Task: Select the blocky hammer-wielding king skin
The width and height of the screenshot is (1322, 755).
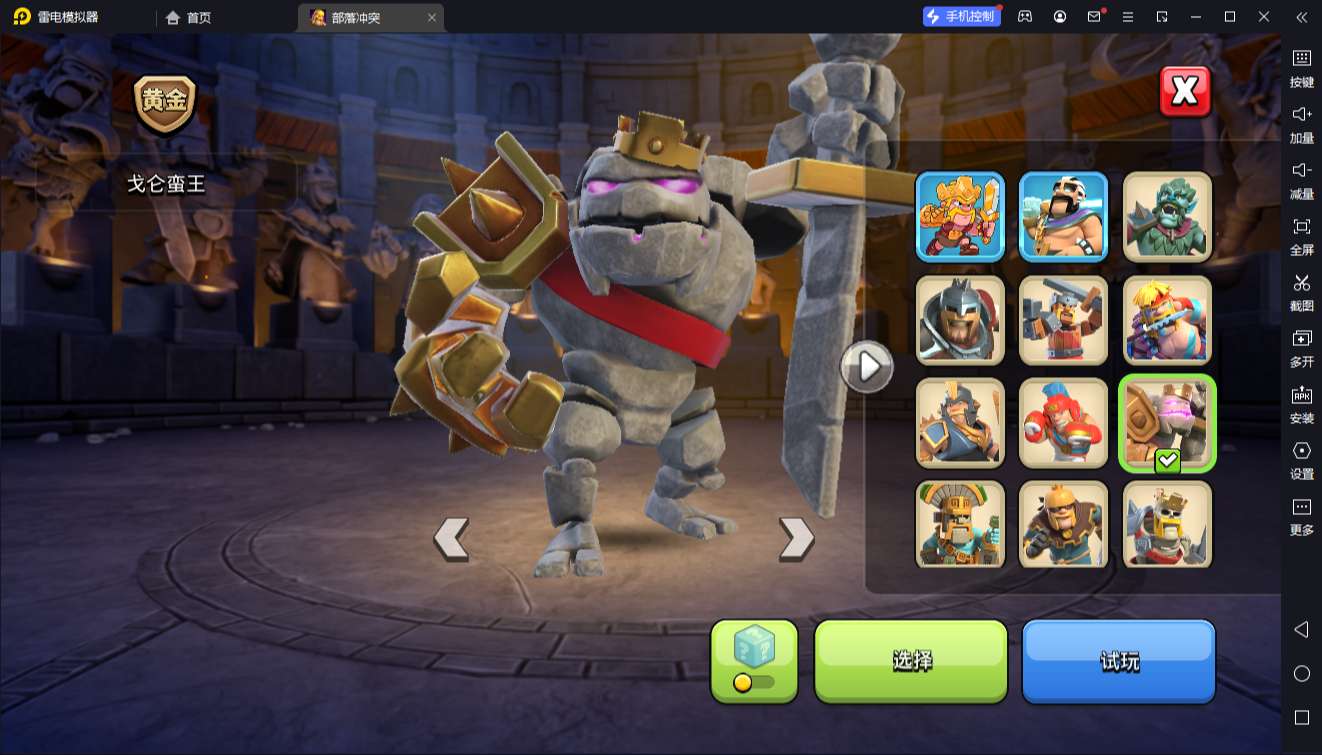Action: point(1063,320)
